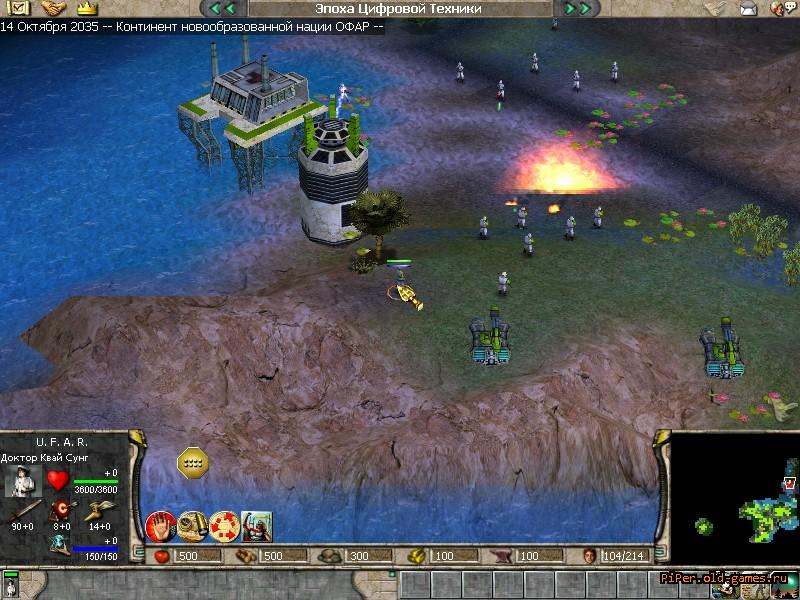Click the scroll icon in the top bar
This screenshot has height=600, width=800.
coord(715,8)
